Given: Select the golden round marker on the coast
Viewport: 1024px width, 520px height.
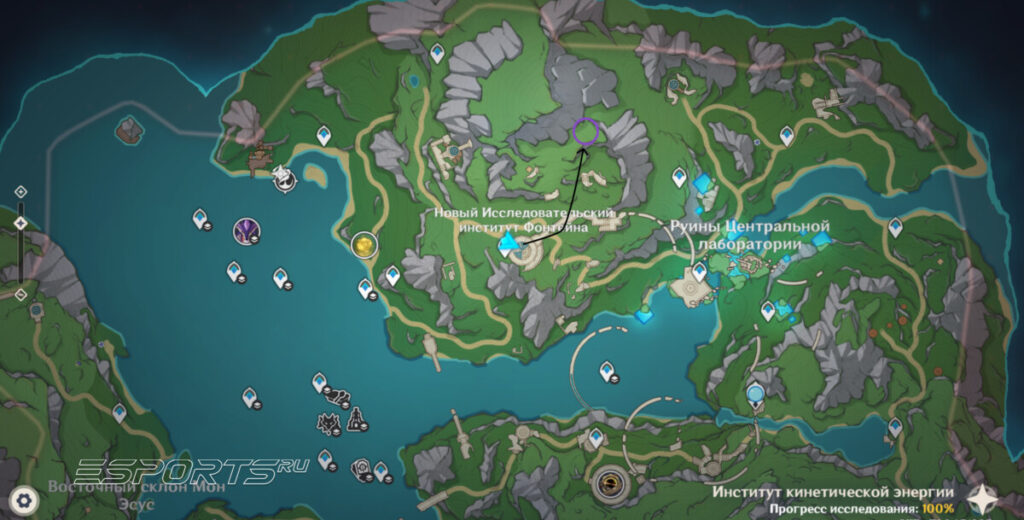Looking at the screenshot, I should [365, 243].
